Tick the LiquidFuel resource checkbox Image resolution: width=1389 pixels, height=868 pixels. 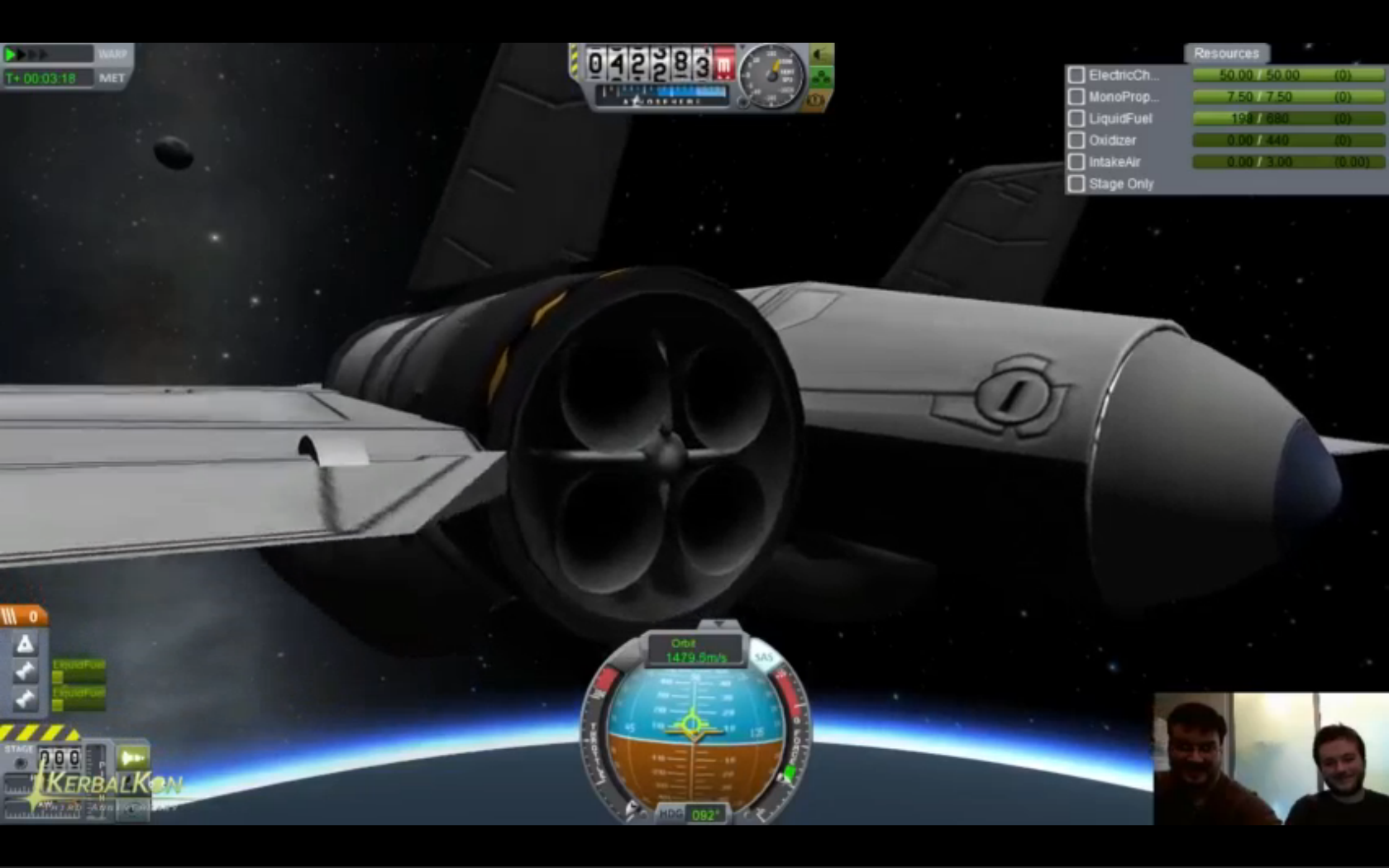tap(1076, 119)
